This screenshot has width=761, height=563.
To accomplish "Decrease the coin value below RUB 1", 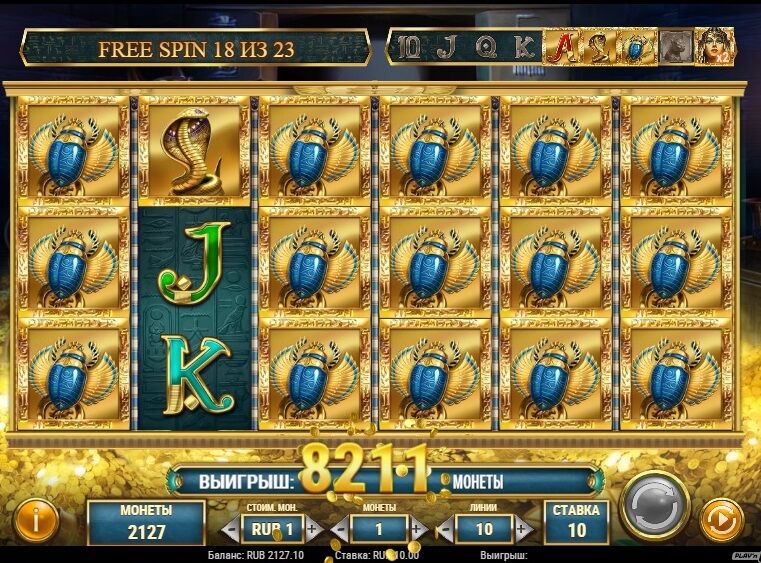I will [x=229, y=528].
